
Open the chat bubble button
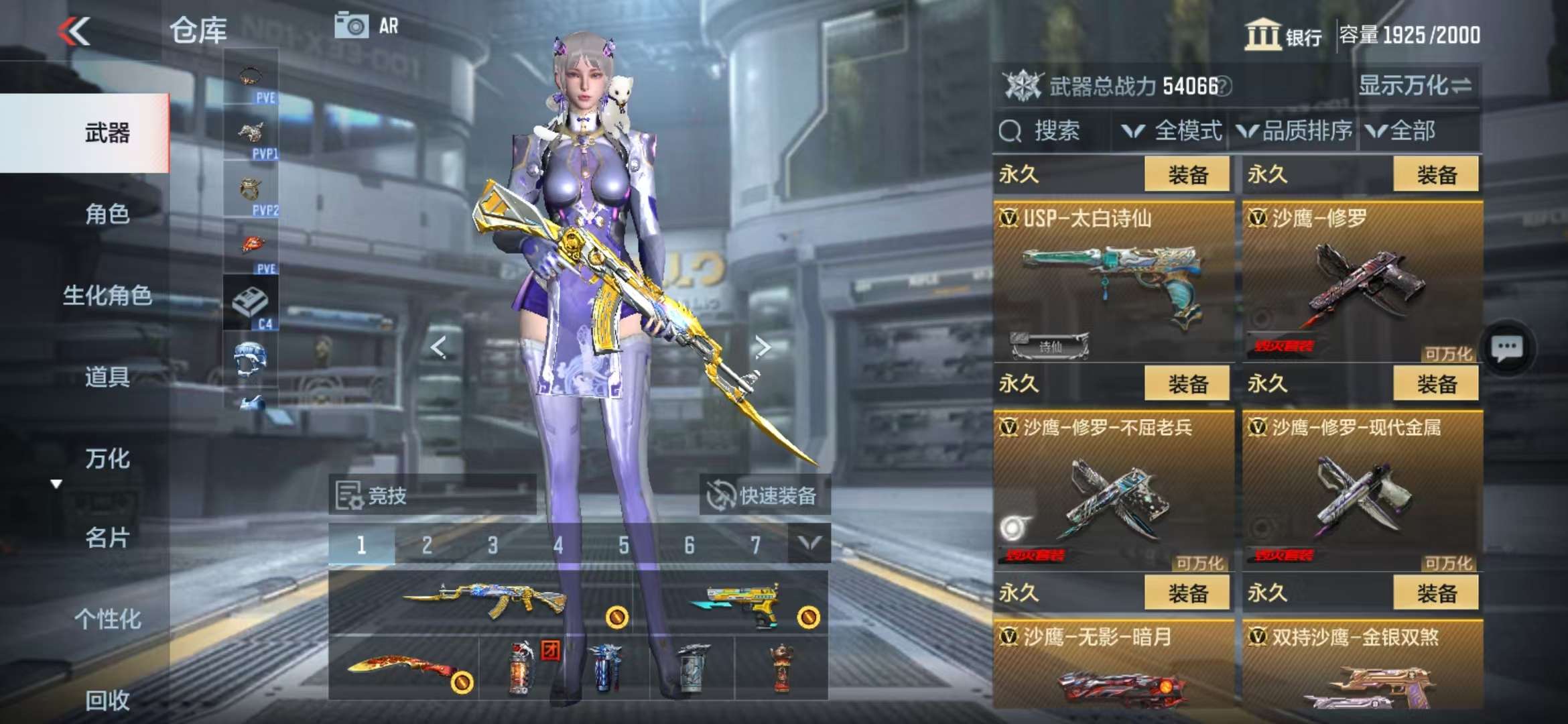pos(1507,349)
